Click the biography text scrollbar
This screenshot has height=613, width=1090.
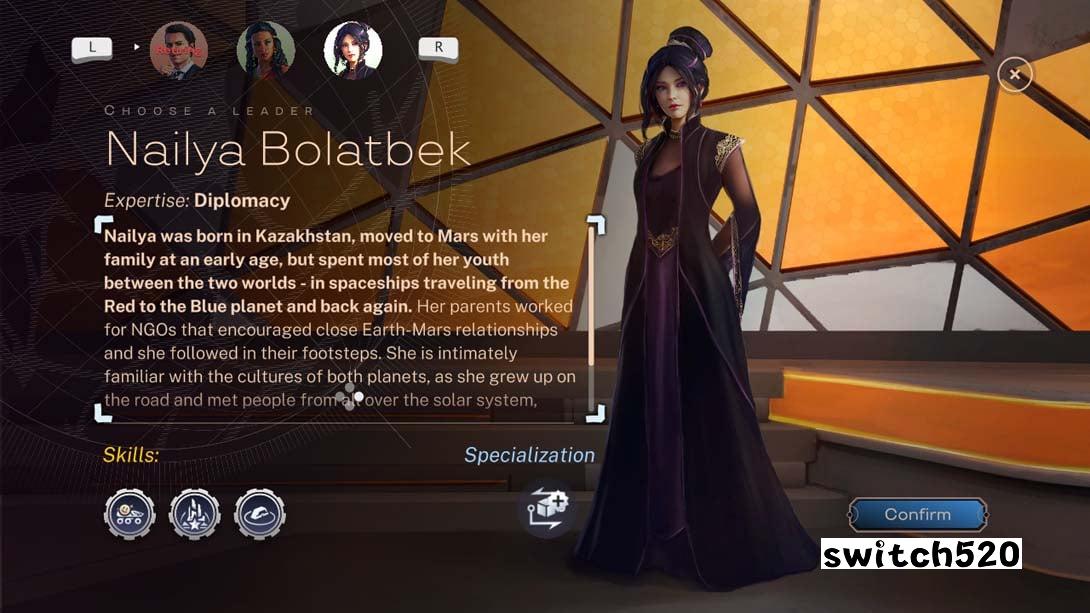coord(591,300)
